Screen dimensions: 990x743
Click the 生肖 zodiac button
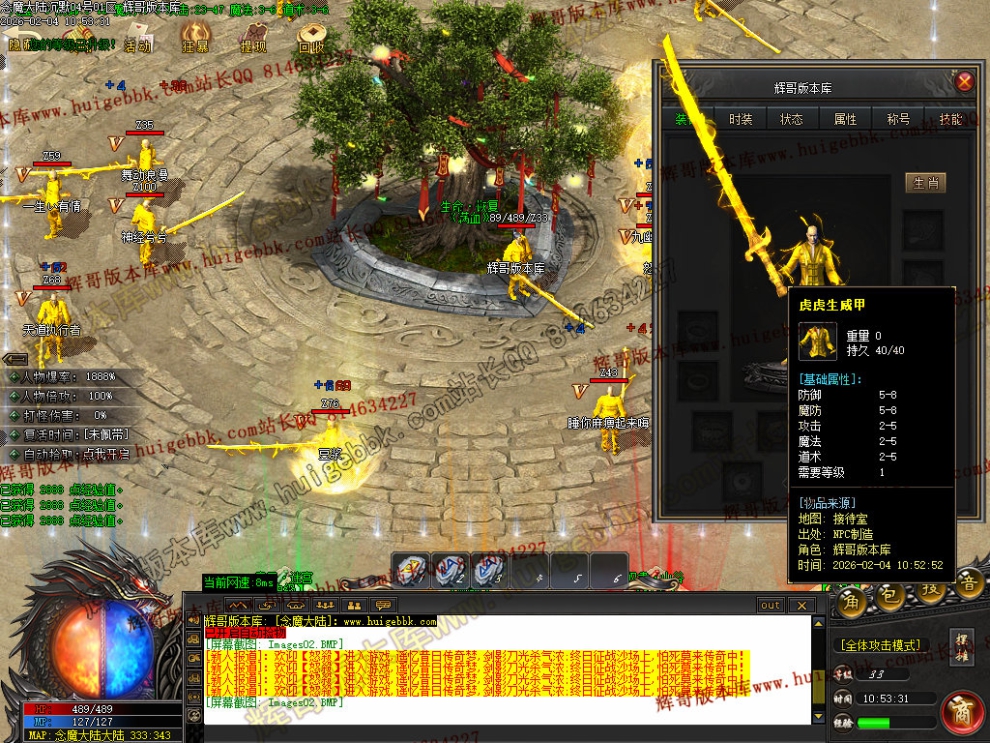925,183
